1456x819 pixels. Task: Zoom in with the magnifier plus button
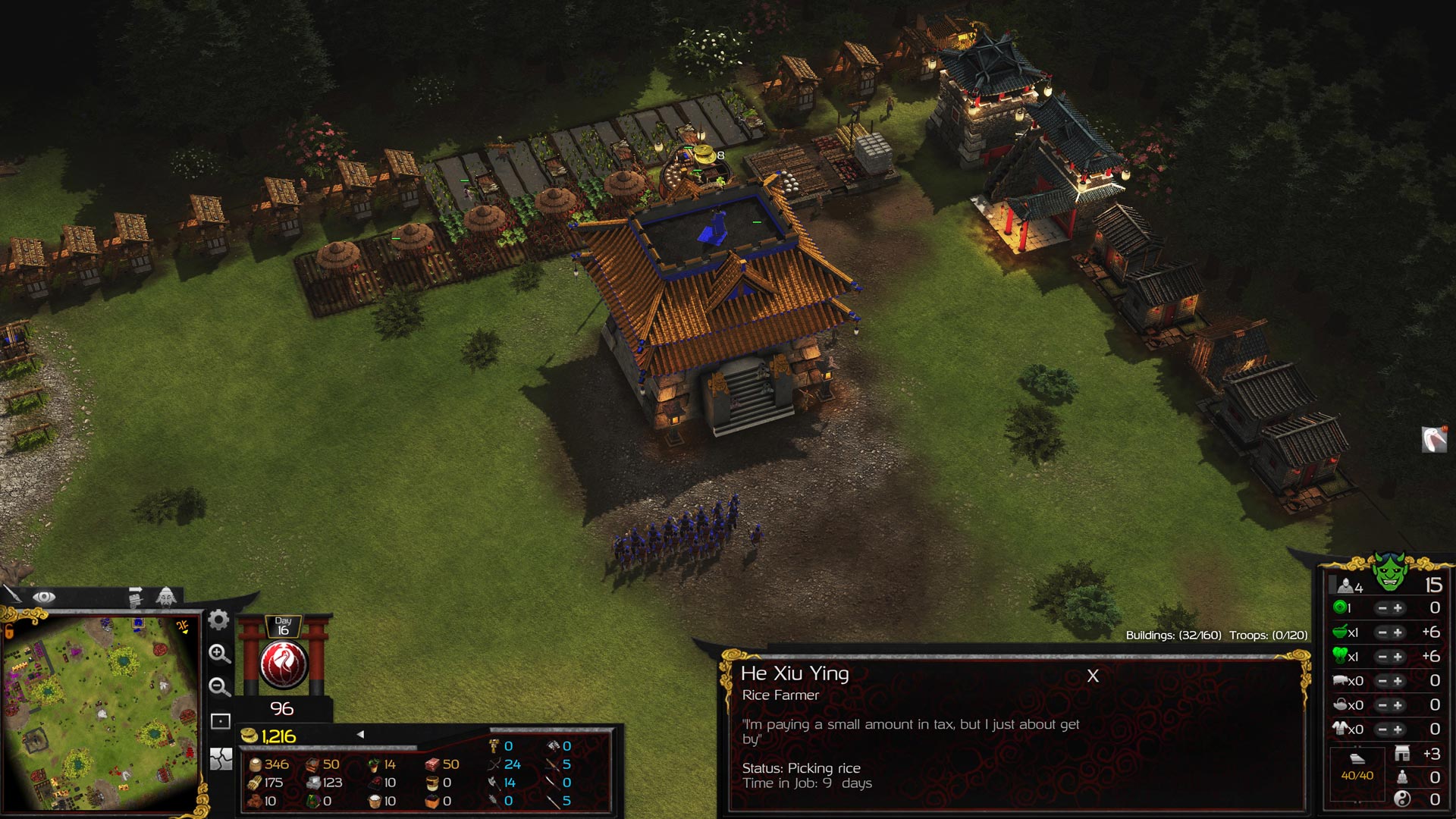[x=219, y=654]
